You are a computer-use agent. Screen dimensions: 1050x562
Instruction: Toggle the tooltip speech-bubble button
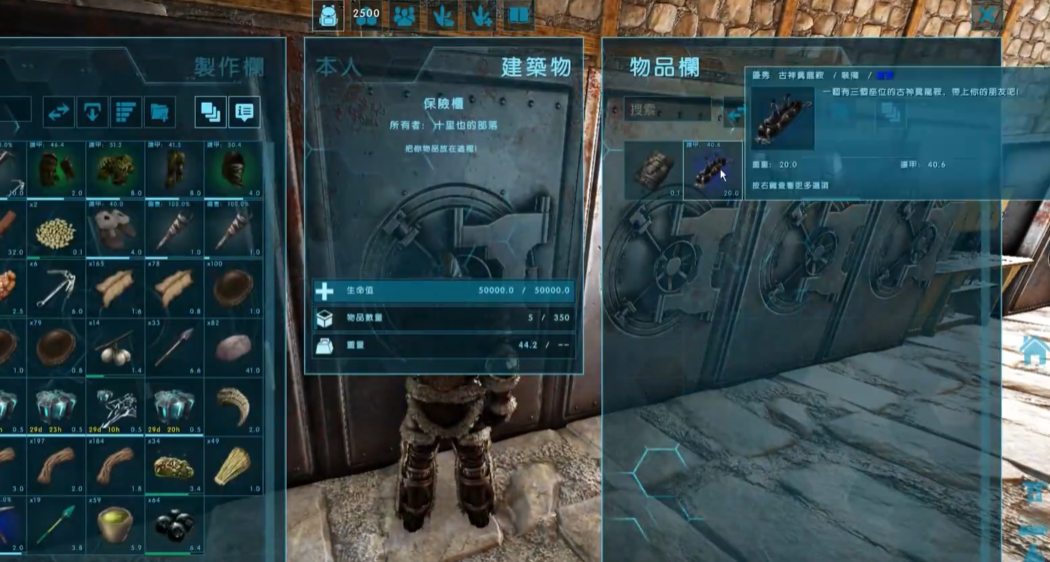pos(244,112)
